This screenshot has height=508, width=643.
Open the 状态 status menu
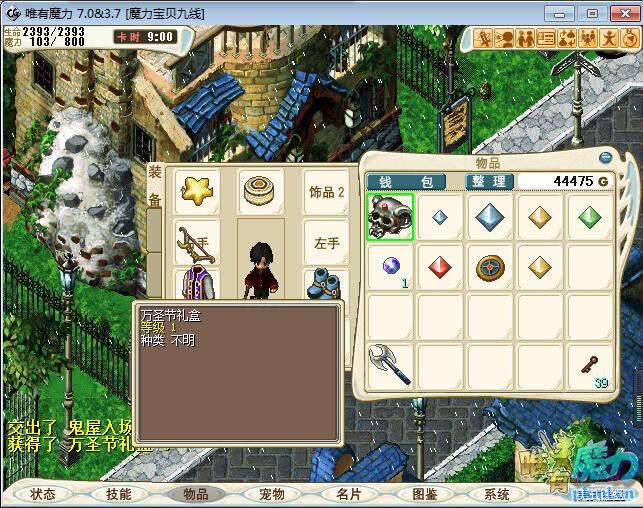43,494
